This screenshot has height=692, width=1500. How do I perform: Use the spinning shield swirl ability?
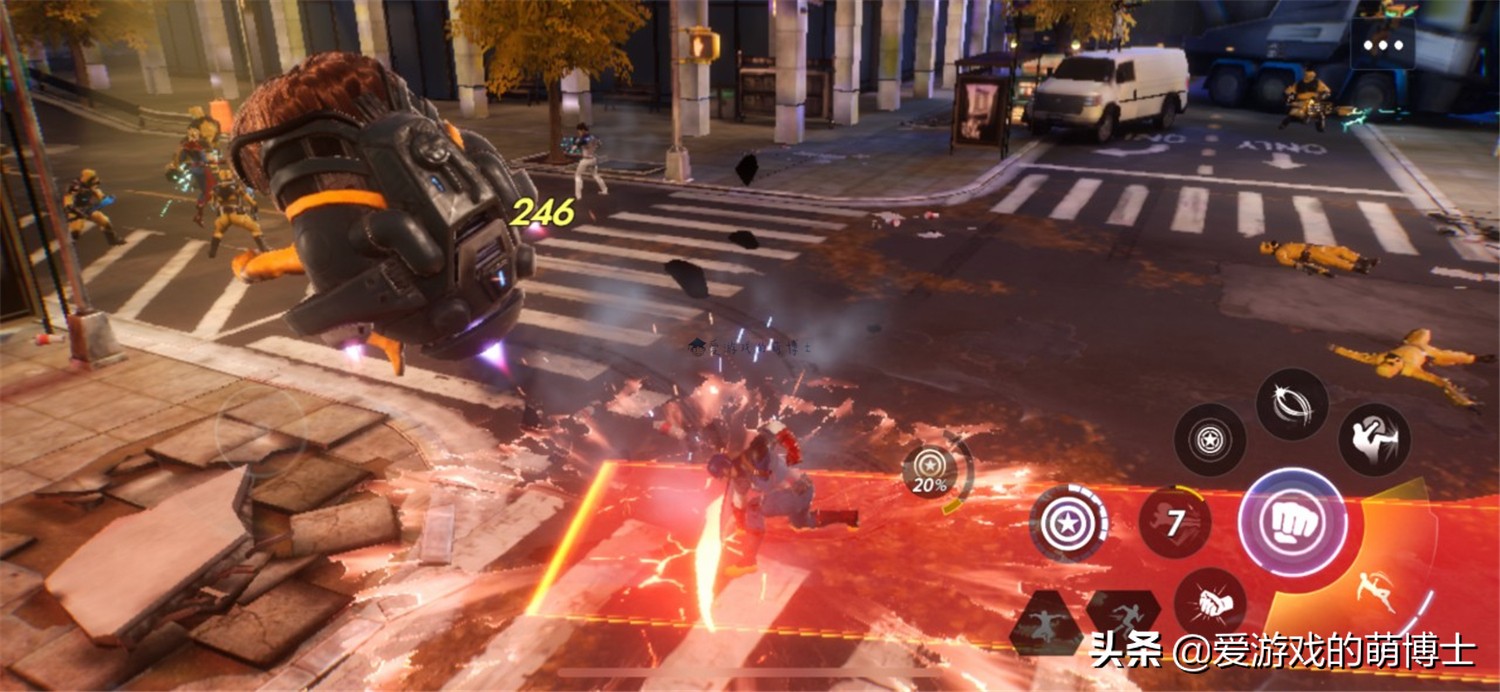coord(1292,404)
